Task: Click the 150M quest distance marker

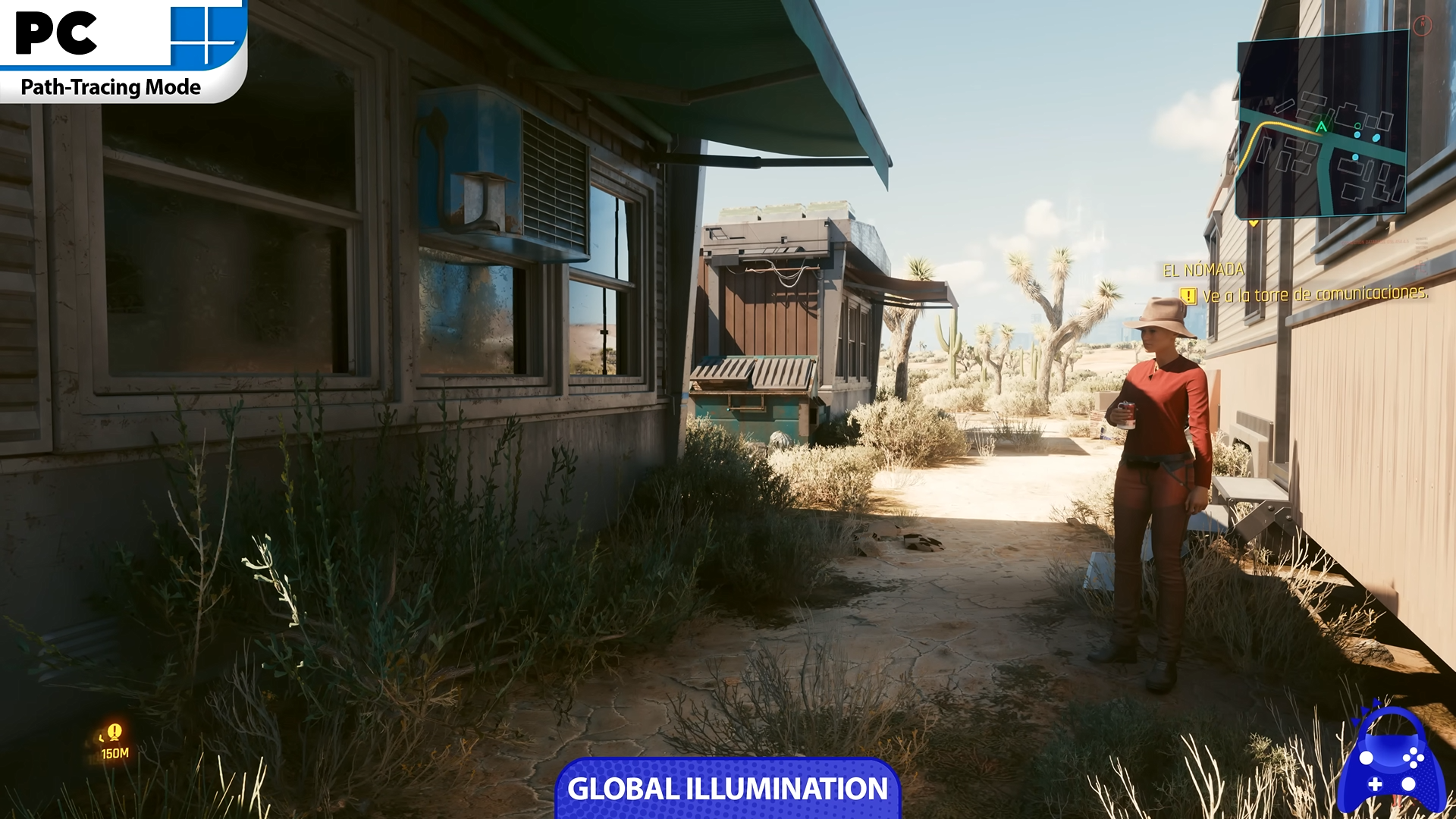Action: 115,741
